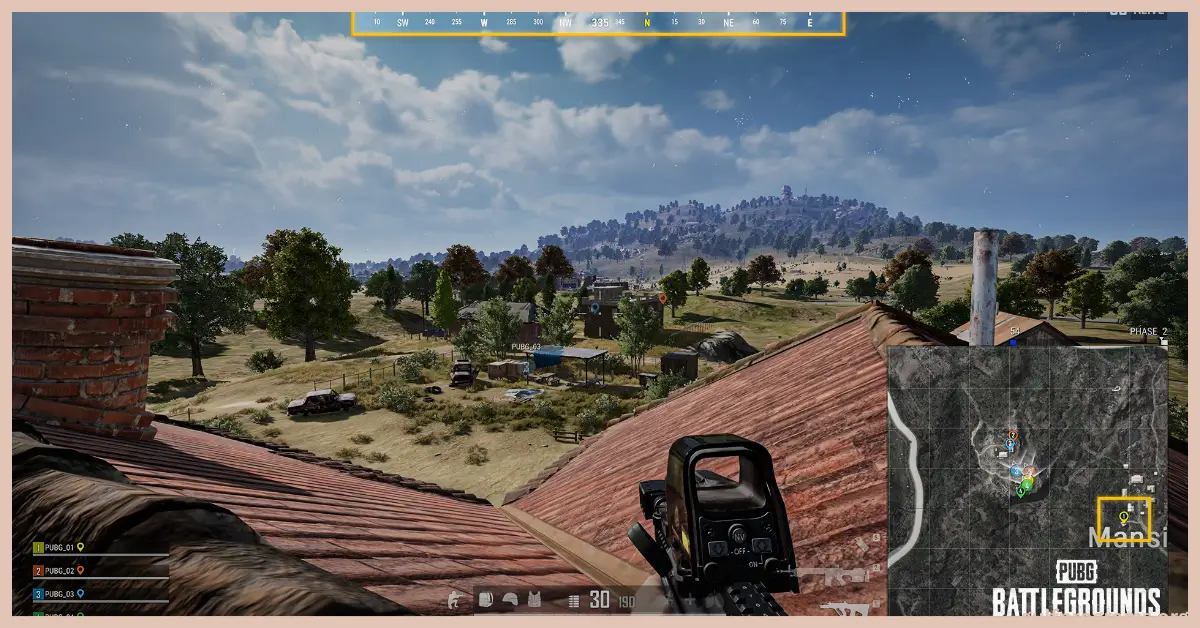Click the armor vest equipment icon
The width and height of the screenshot is (1200, 628).
pyautogui.click(x=534, y=600)
